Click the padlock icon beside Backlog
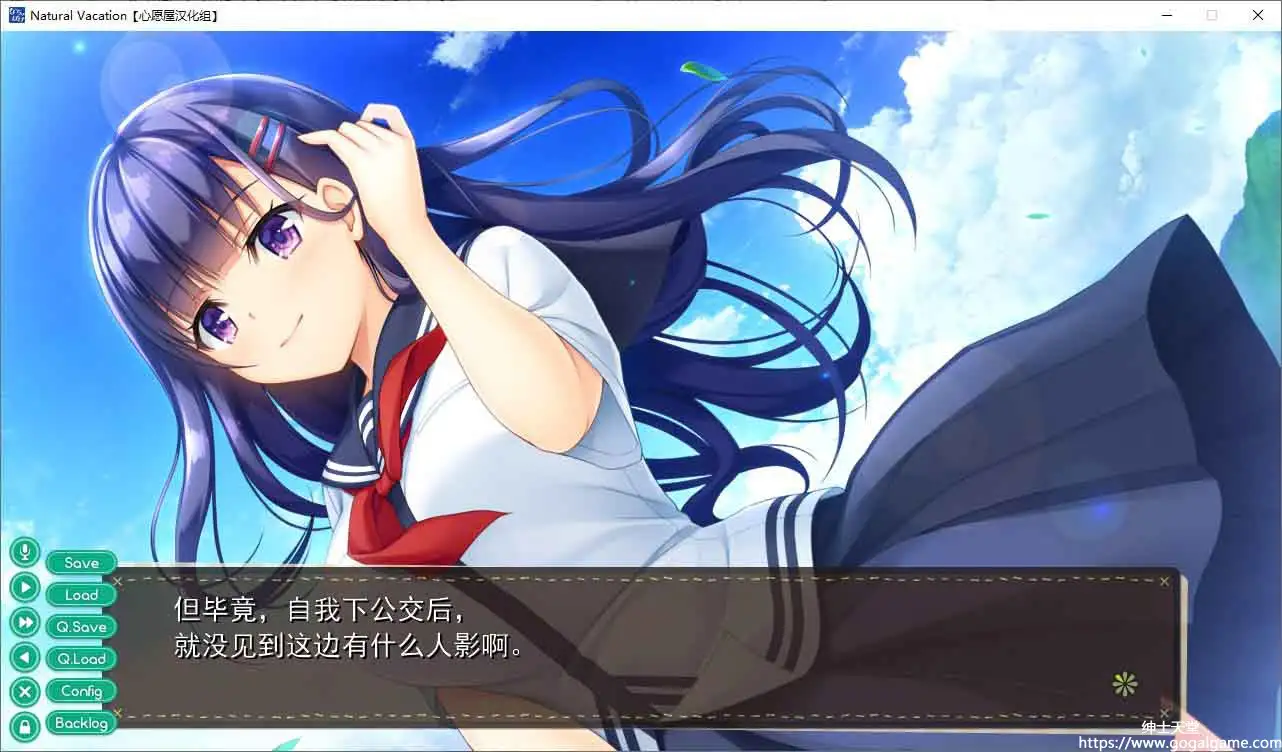The width and height of the screenshot is (1282, 752). tap(24, 723)
